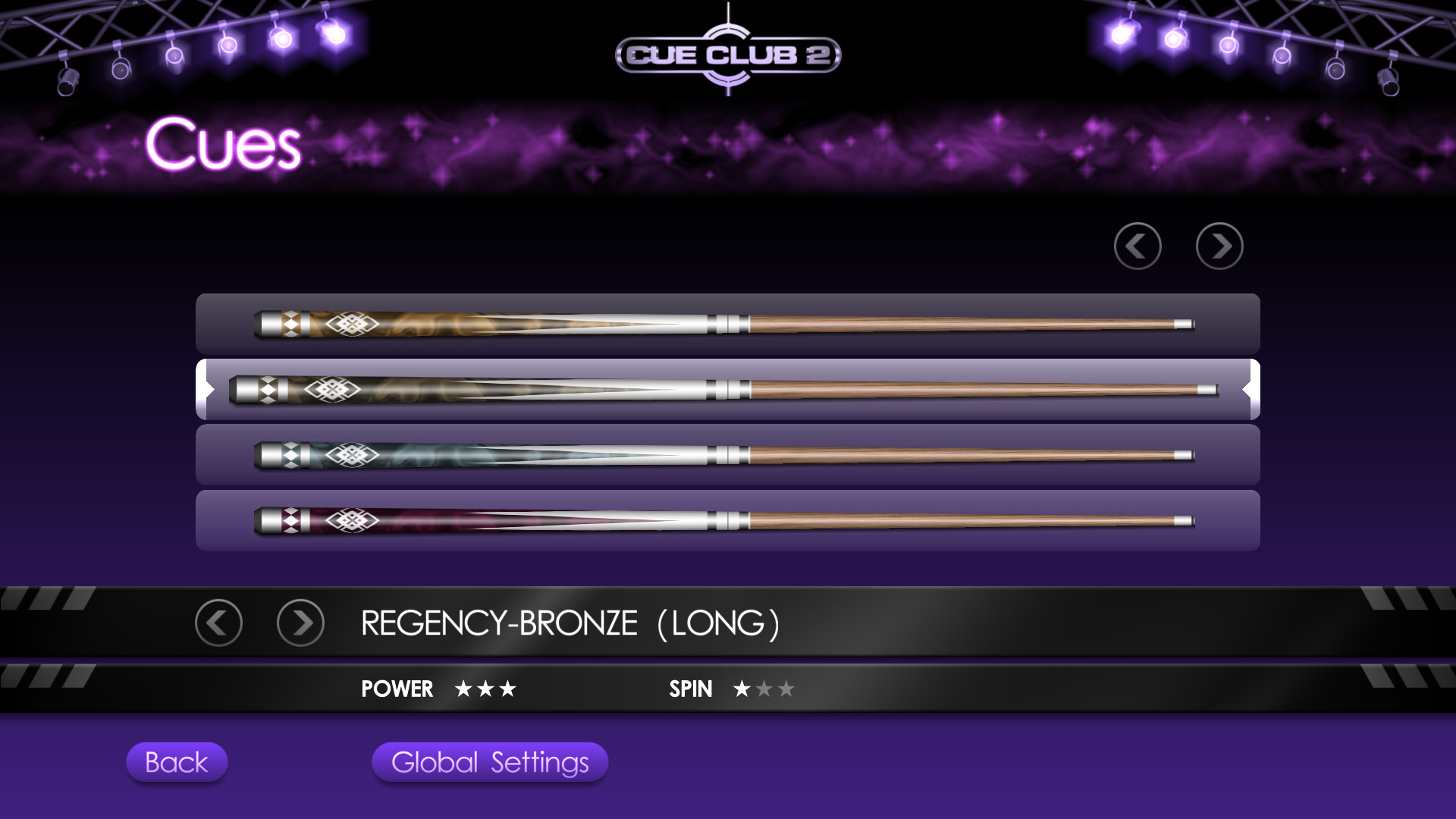
Task: Click the SPIN label
Action: point(689,689)
